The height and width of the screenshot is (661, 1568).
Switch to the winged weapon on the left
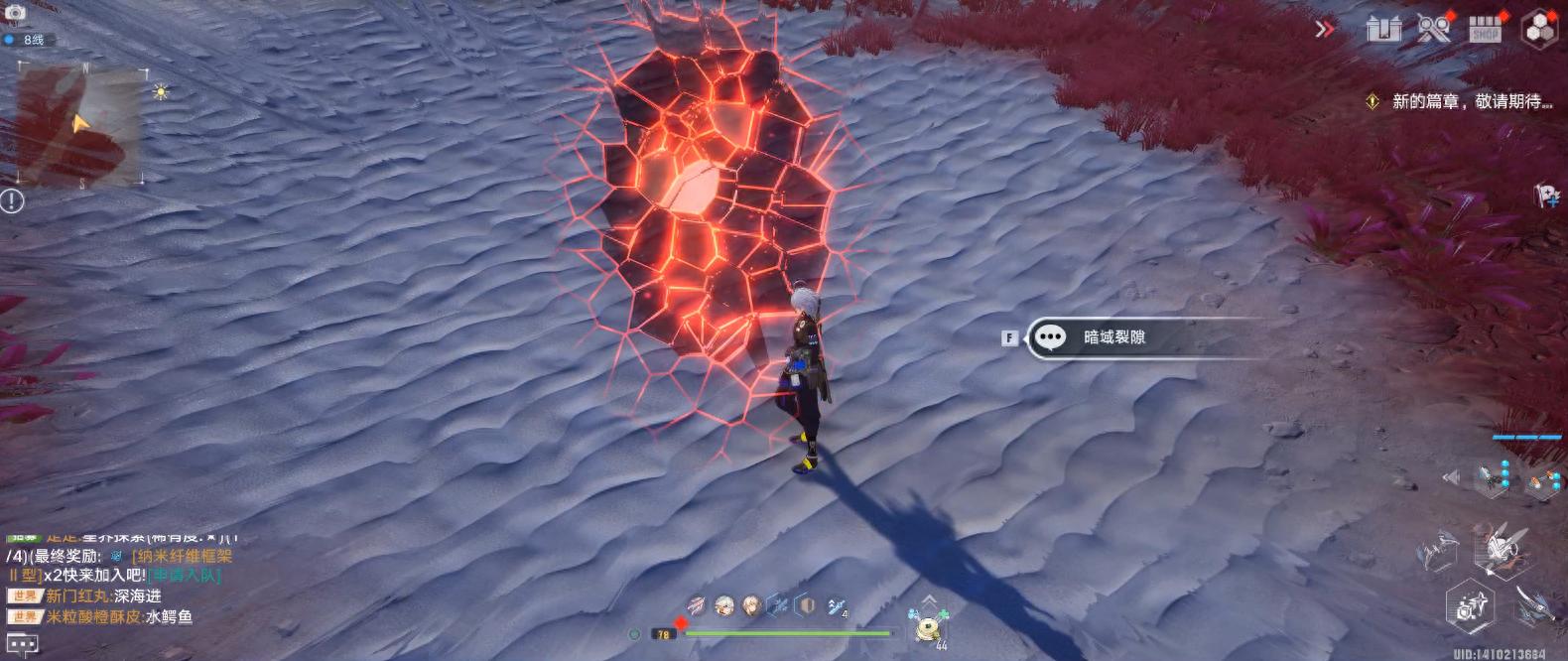pyautogui.click(x=1437, y=551)
